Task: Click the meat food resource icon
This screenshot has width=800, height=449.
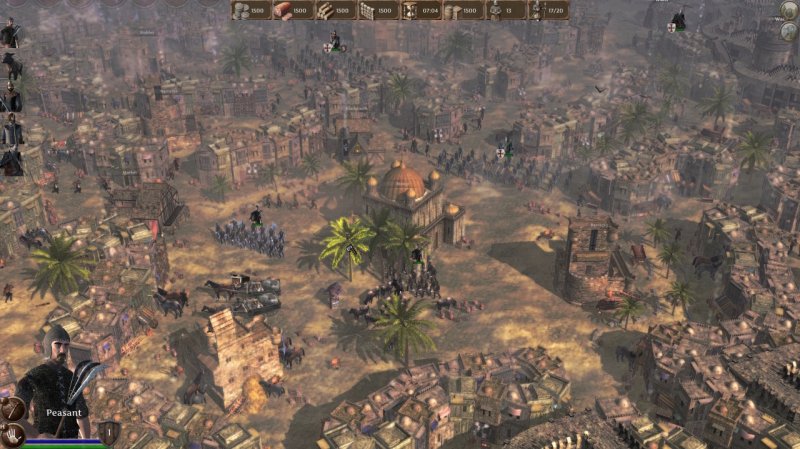Action: point(283,11)
